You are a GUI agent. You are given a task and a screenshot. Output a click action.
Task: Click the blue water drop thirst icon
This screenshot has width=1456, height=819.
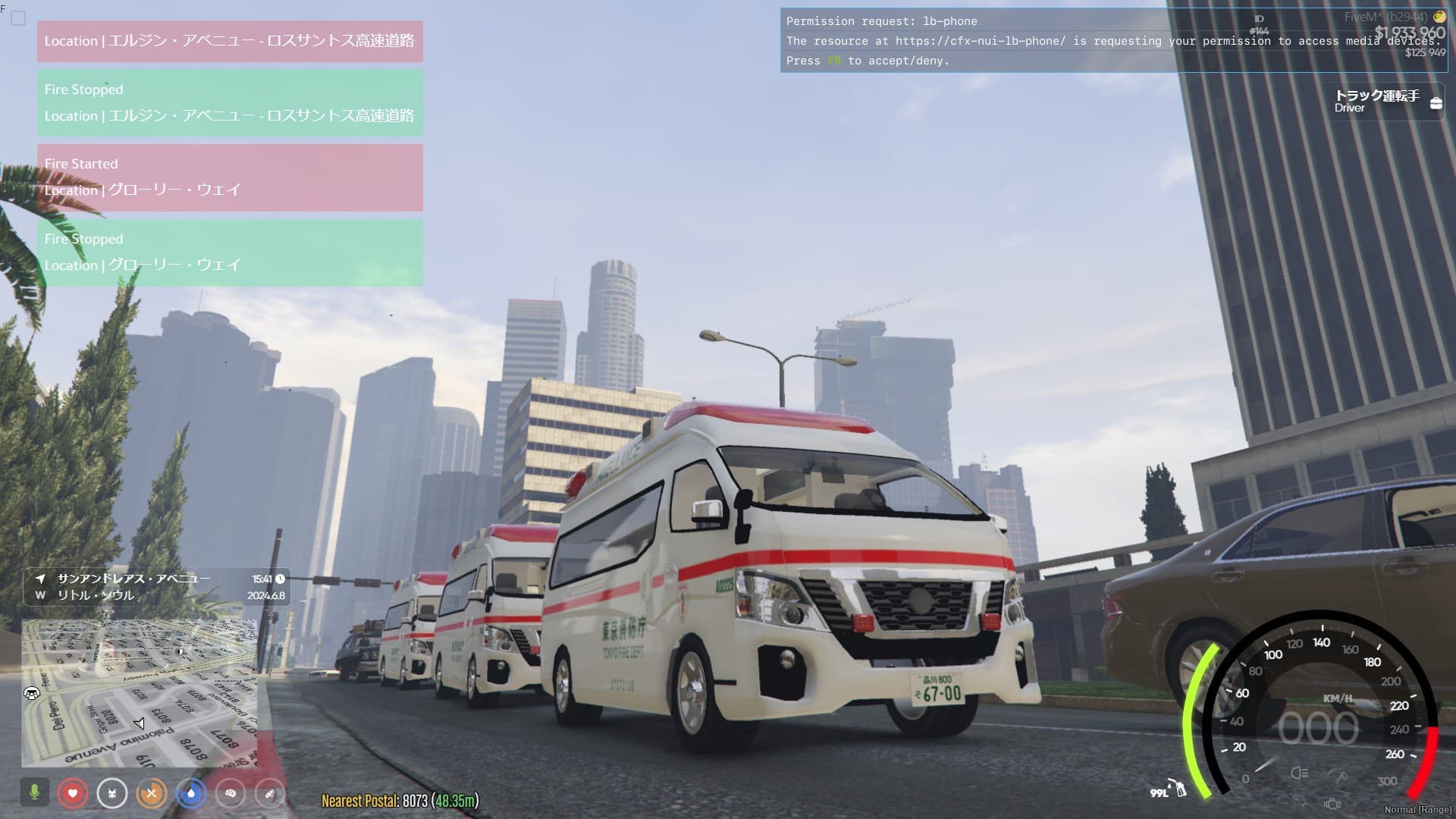click(191, 793)
